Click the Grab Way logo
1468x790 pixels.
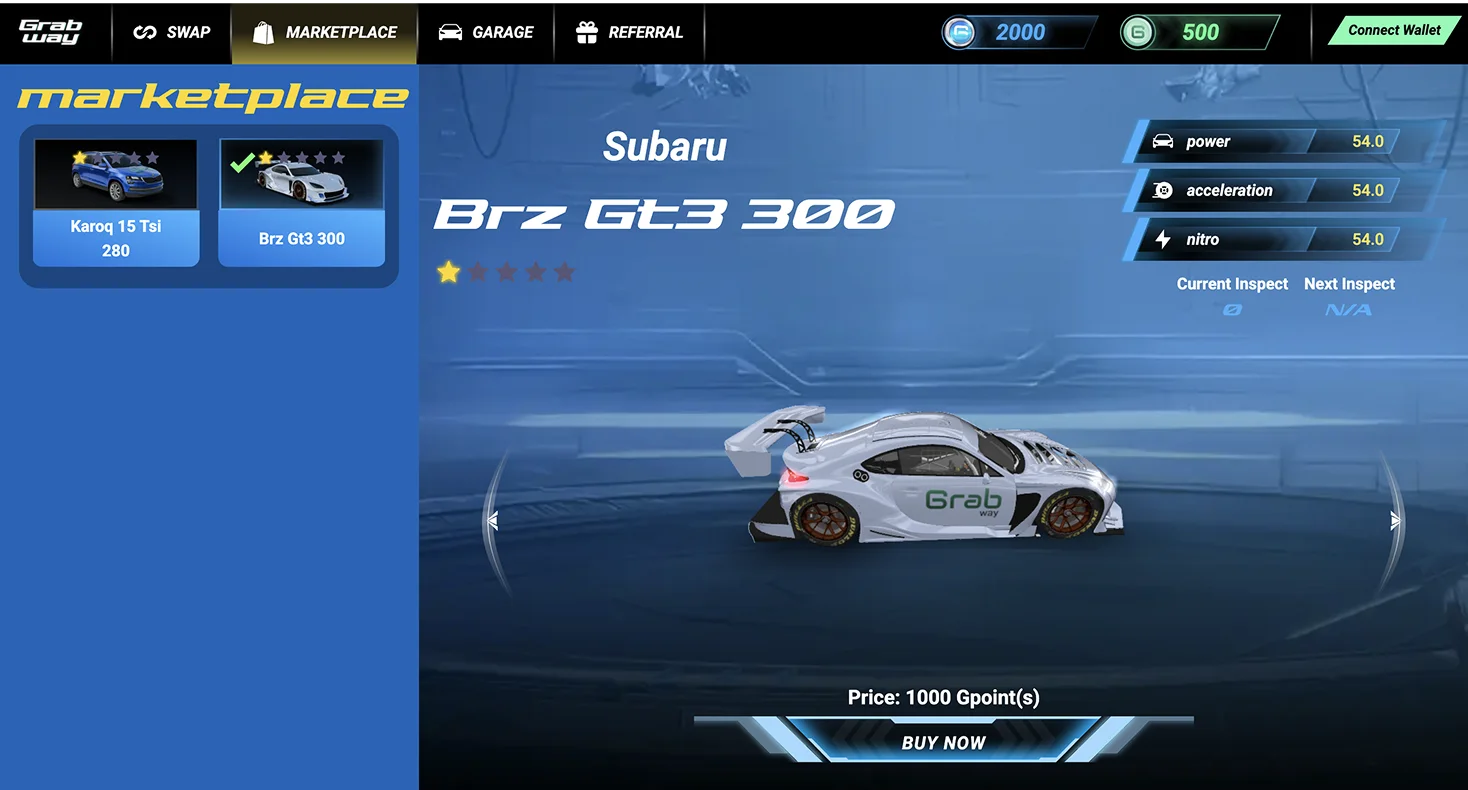pyautogui.click(x=50, y=32)
